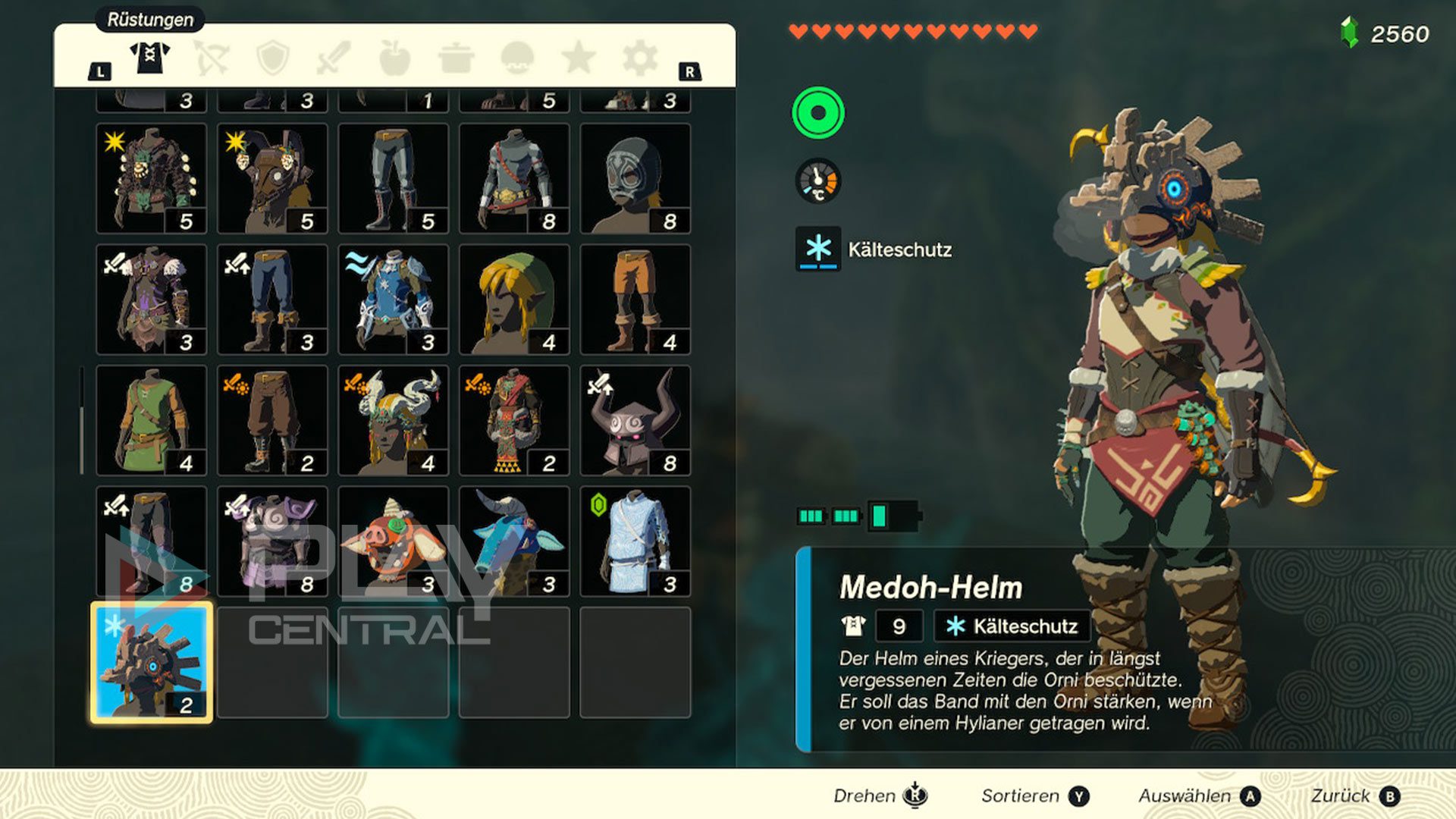Choose the light blue patterned tunic

(635, 541)
